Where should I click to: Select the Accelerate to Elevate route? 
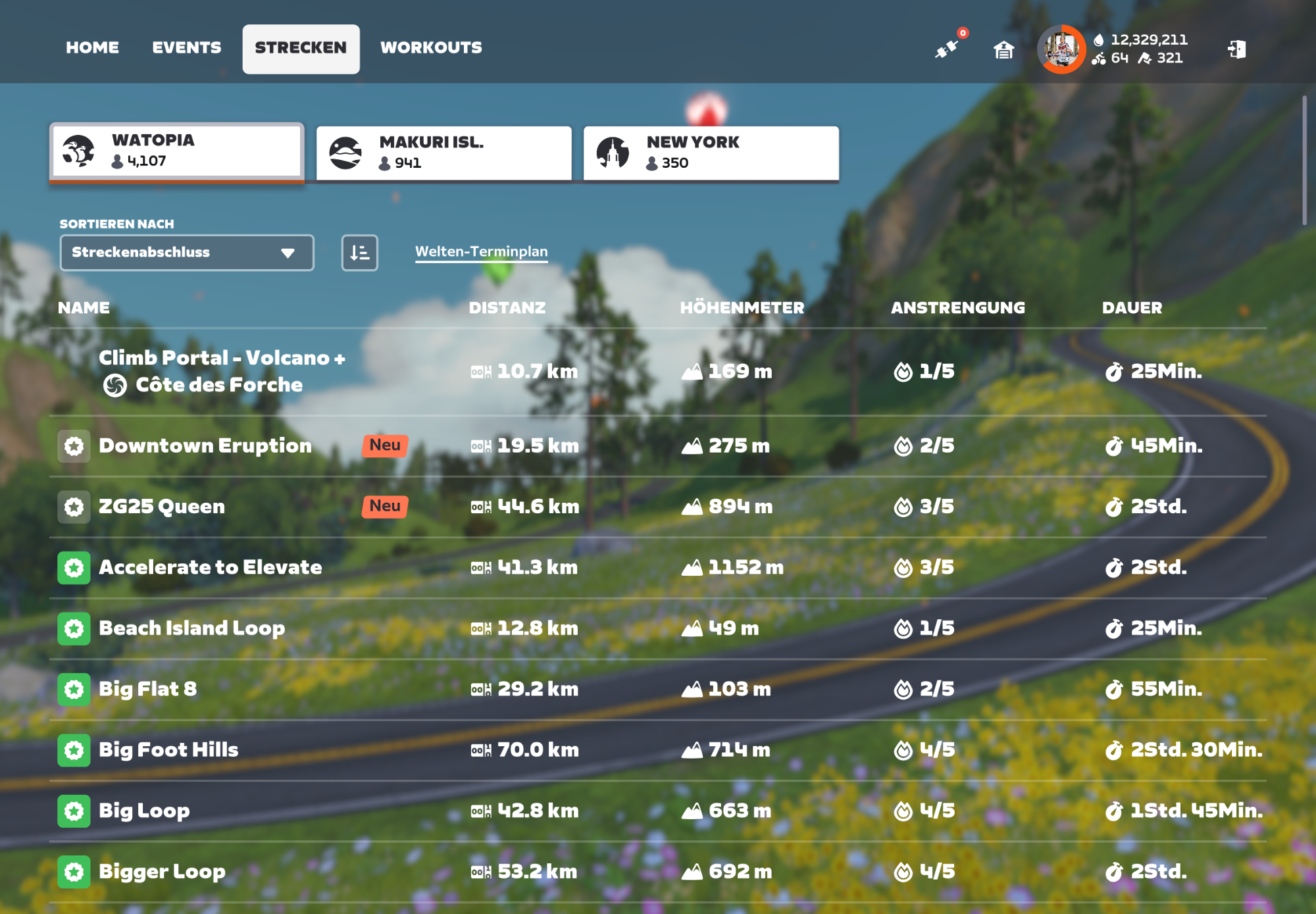pos(210,567)
